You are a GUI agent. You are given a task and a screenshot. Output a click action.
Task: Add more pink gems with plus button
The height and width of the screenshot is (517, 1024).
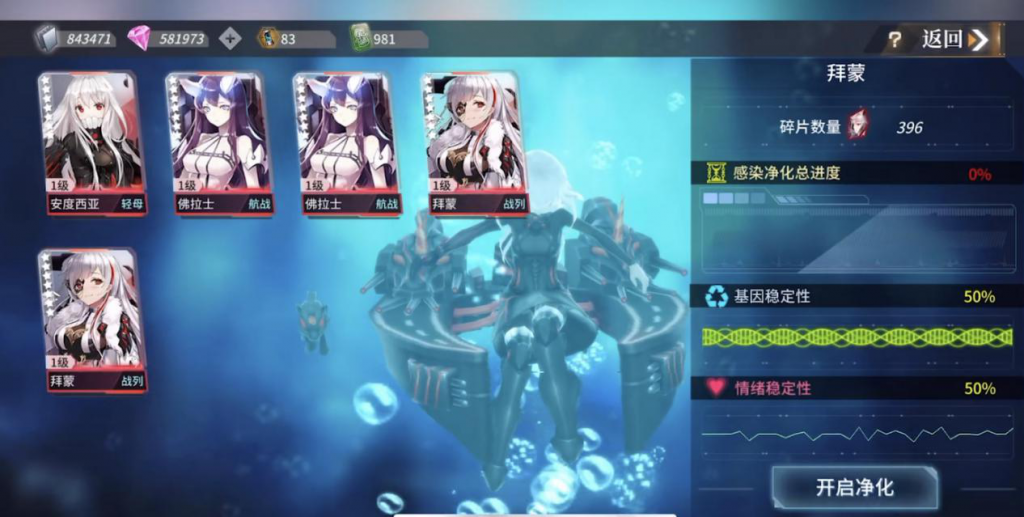click(x=230, y=39)
